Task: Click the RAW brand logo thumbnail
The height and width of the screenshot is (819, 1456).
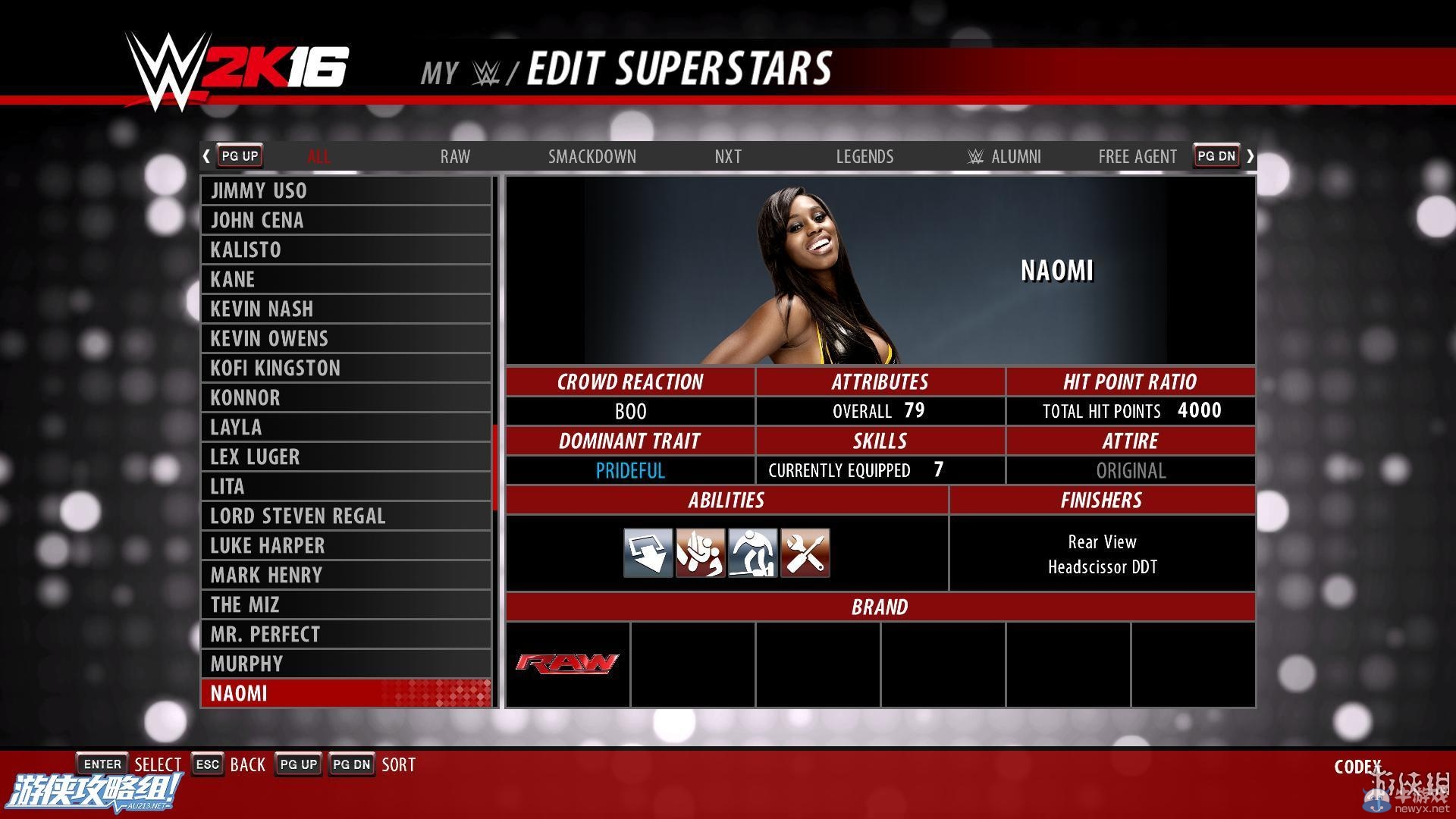Action: [x=566, y=664]
